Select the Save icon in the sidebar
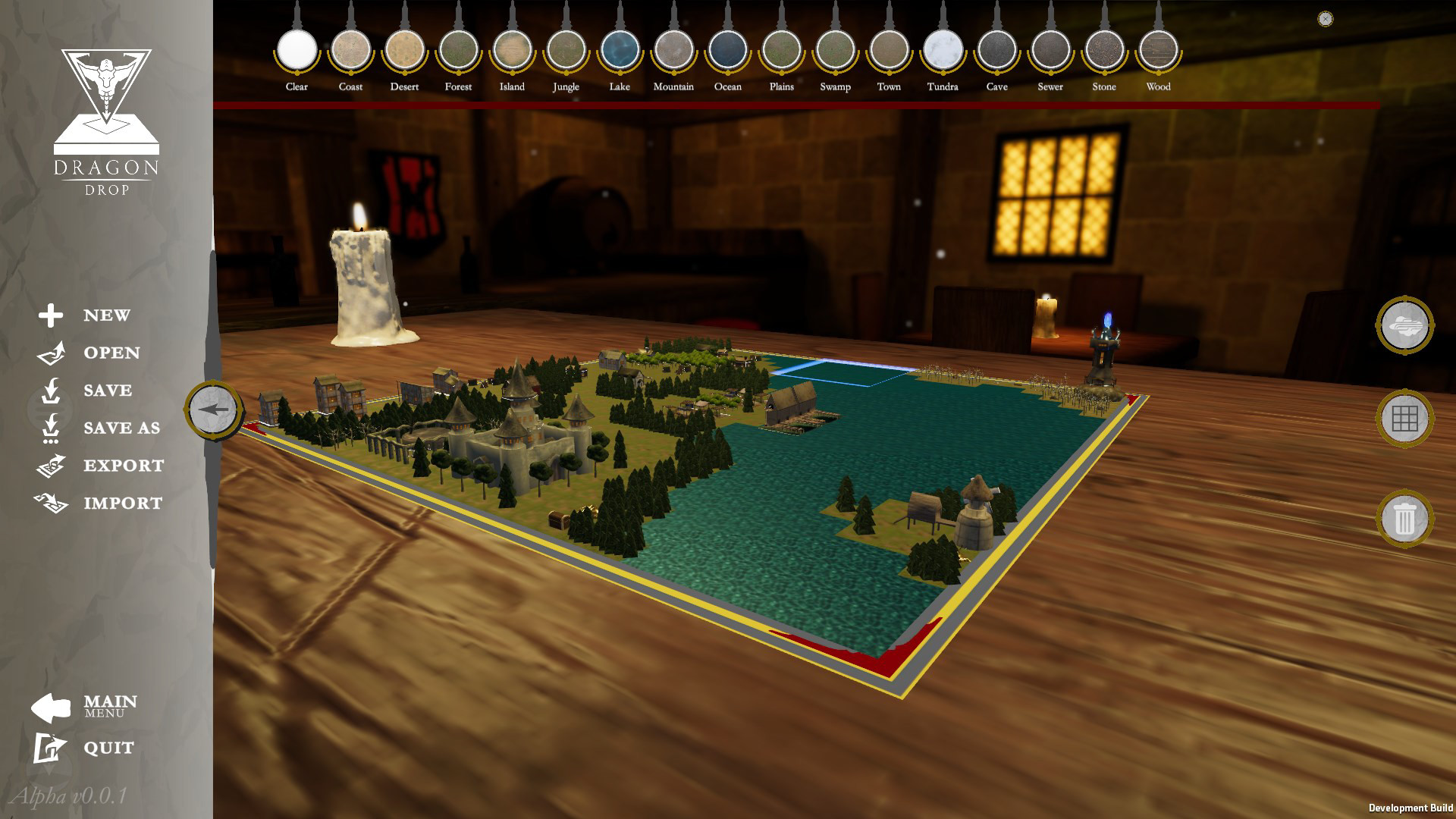This screenshot has width=1456, height=819. click(51, 390)
